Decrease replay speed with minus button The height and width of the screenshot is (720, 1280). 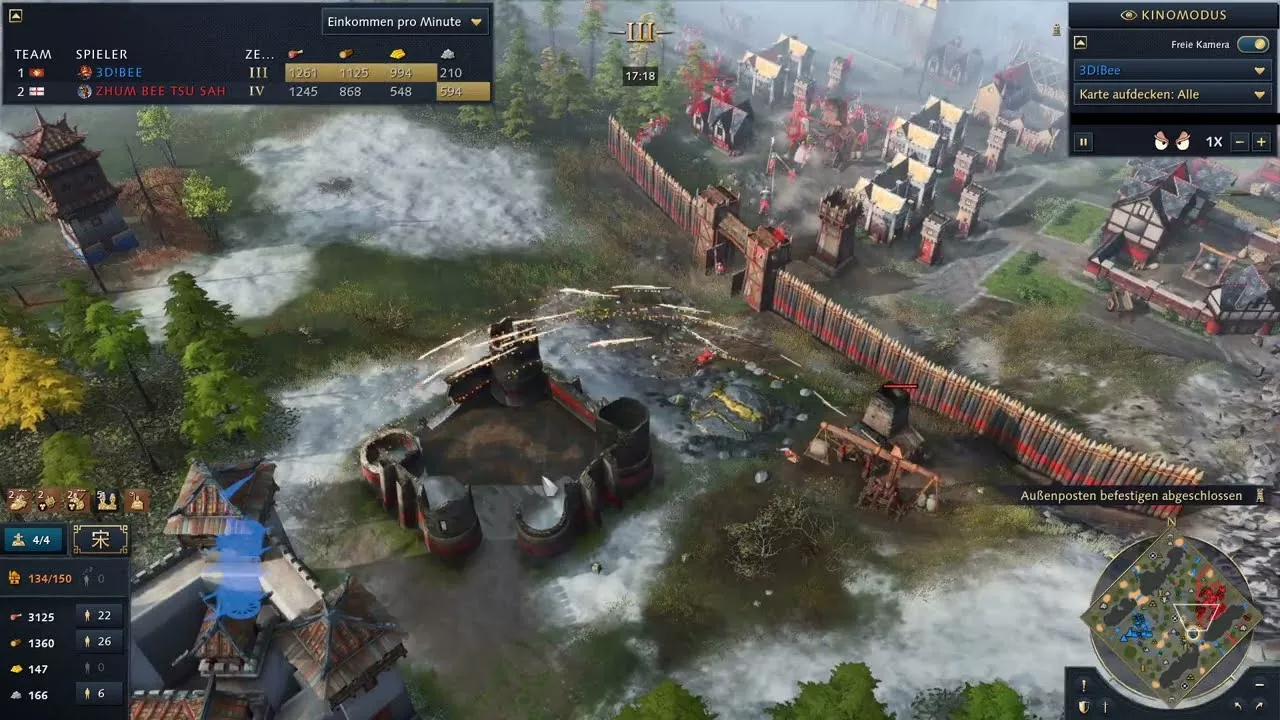(1240, 142)
